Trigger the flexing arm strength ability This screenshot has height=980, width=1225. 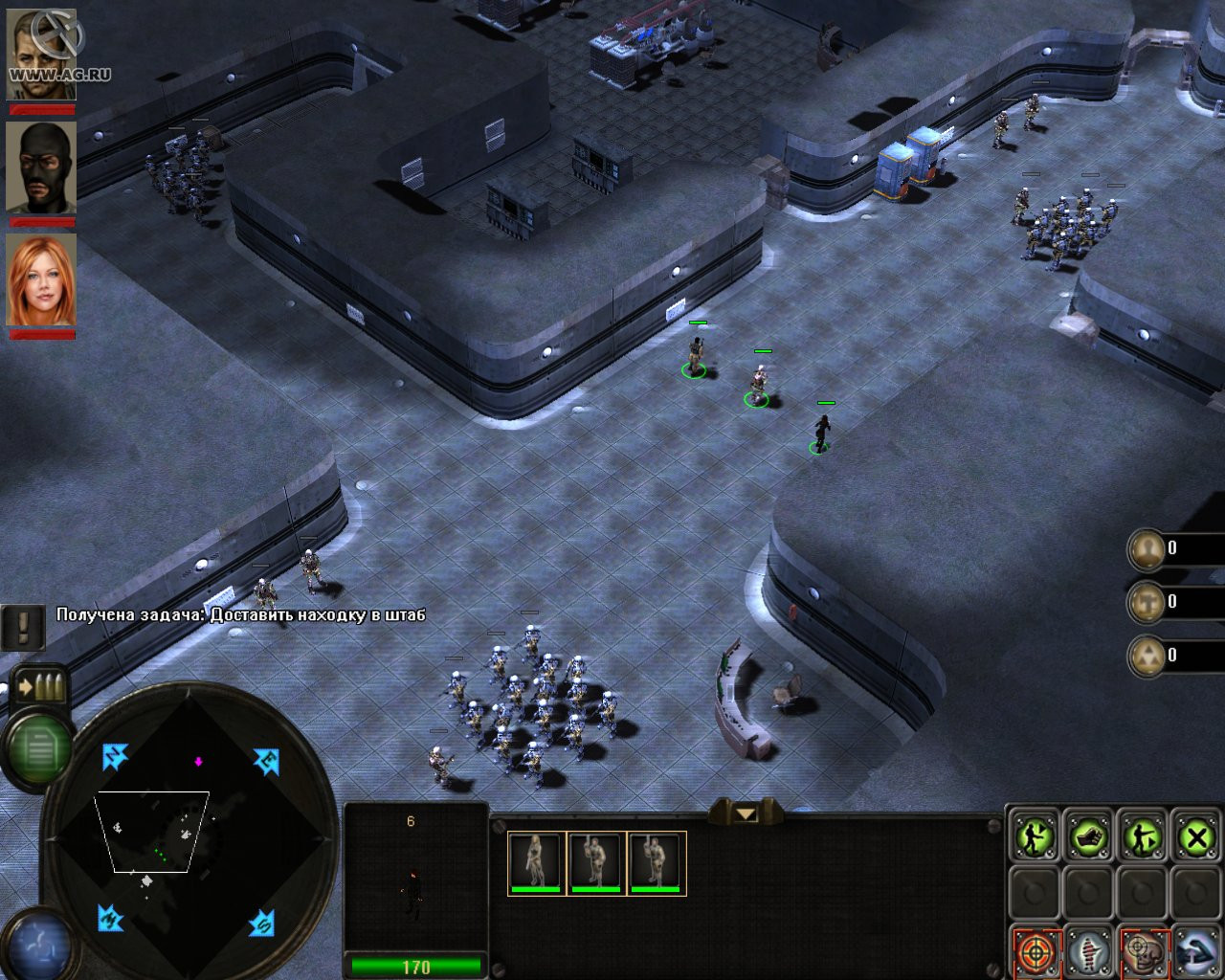1195,951
